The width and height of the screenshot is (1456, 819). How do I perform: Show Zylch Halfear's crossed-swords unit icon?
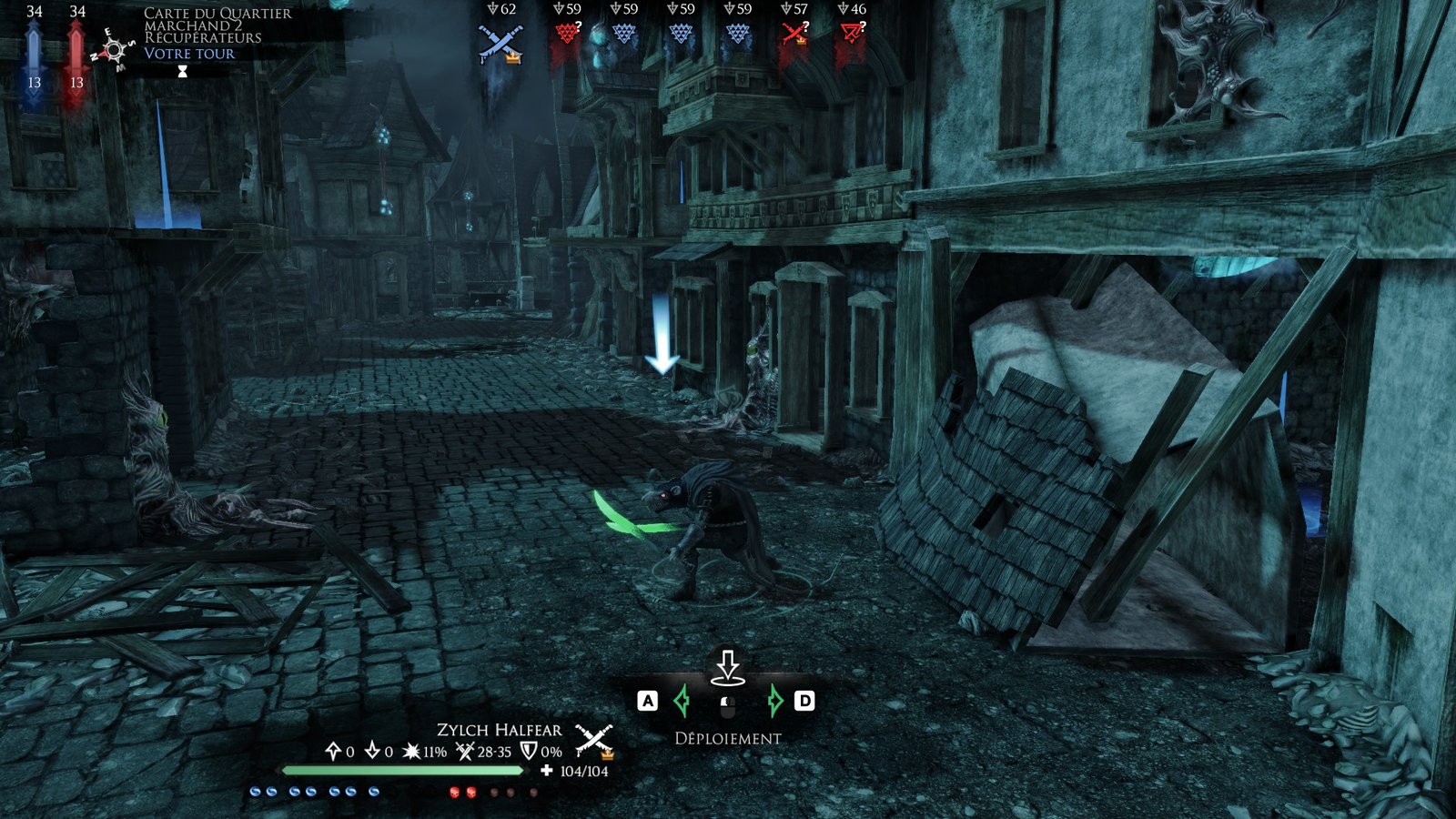(594, 740)
